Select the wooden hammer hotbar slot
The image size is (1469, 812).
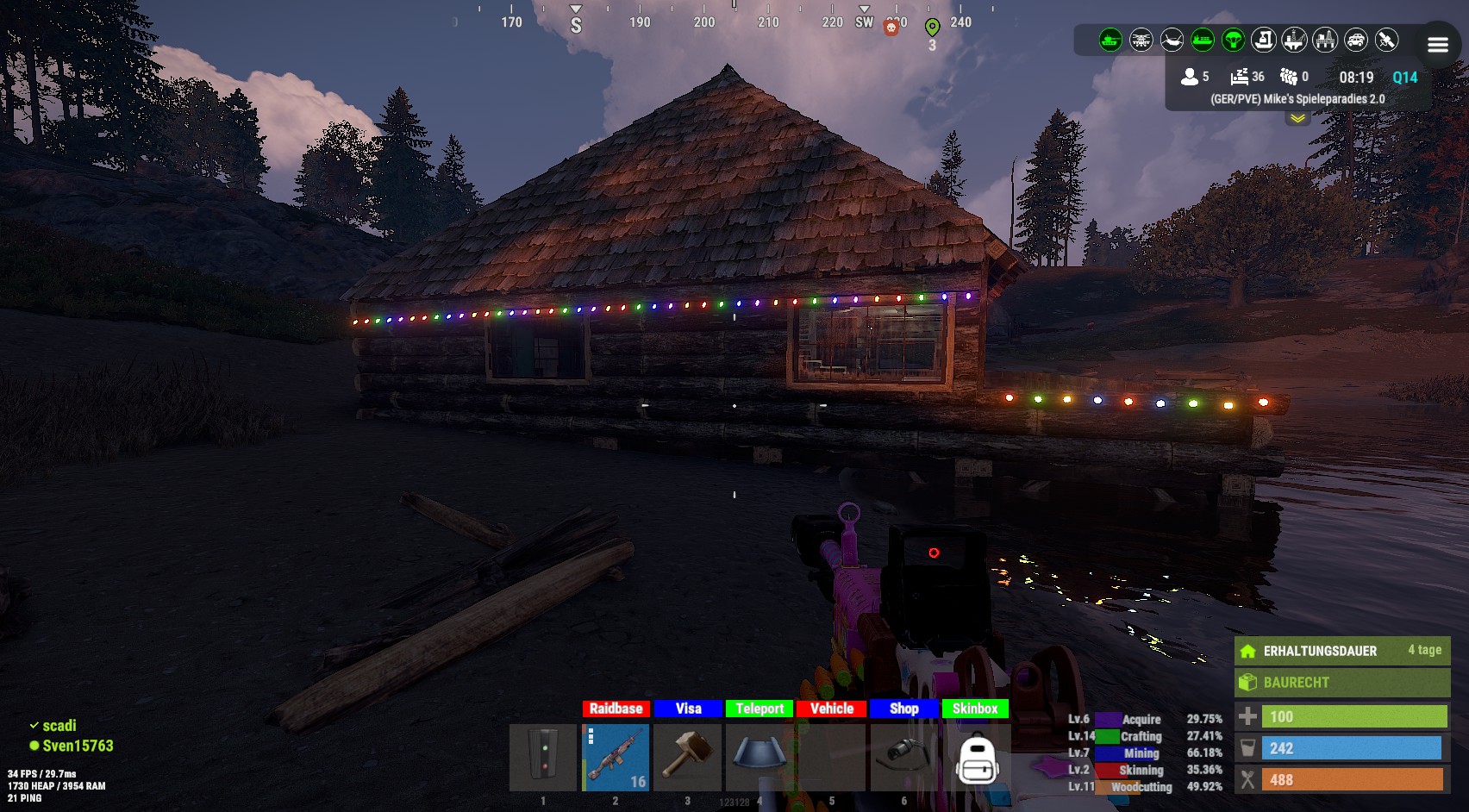[x=688, y=758]
